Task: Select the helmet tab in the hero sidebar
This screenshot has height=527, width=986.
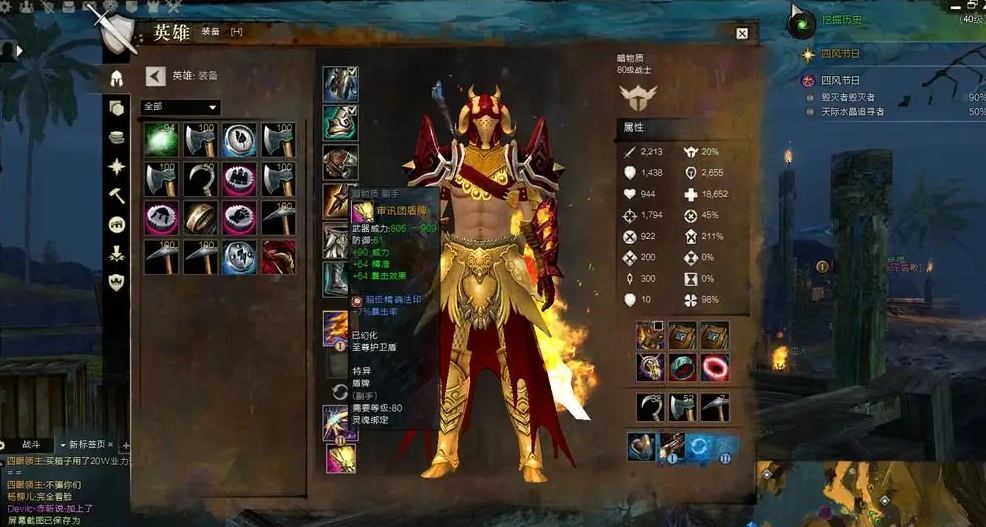Action: [117, 79]
